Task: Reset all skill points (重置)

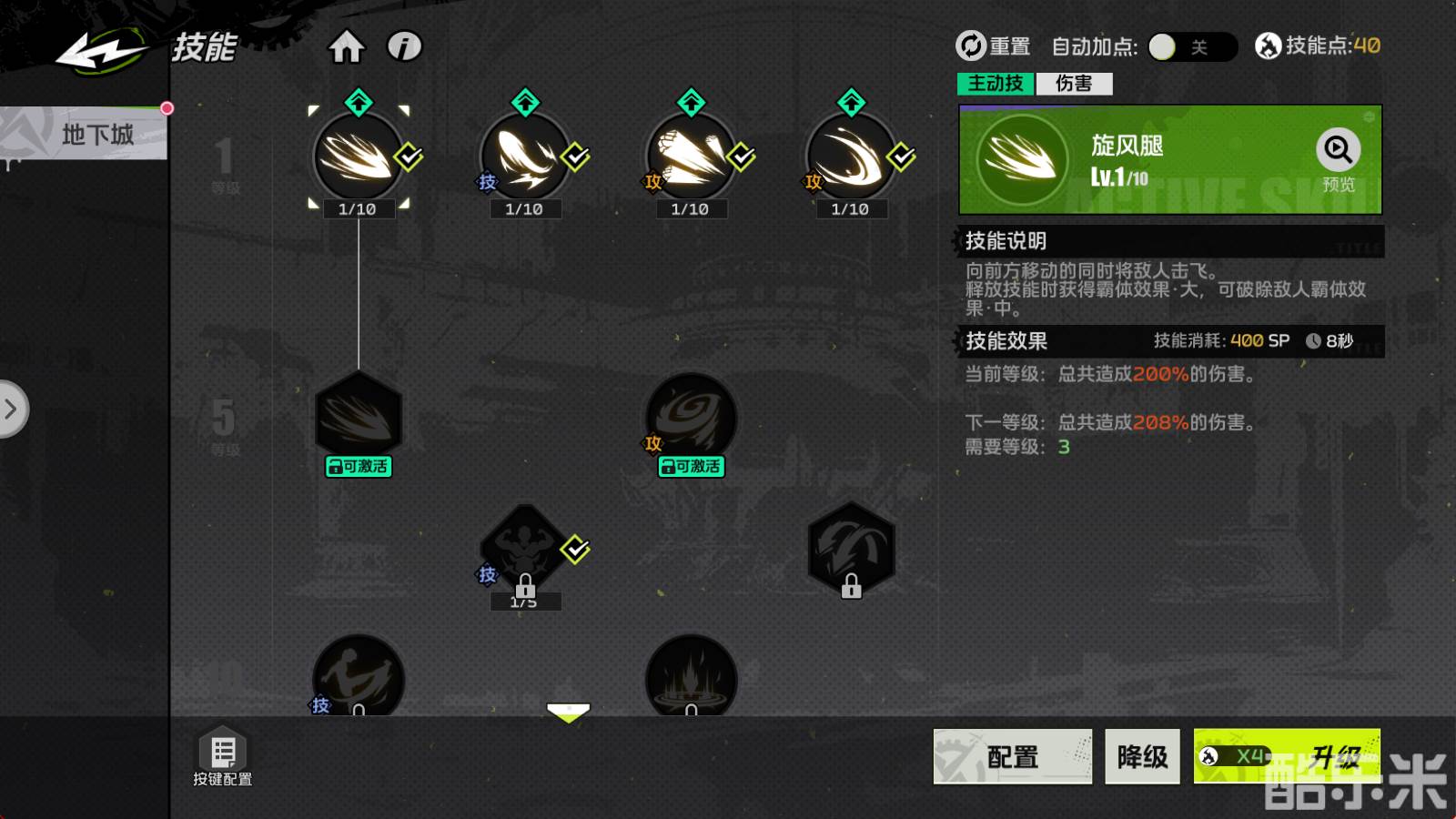Action: click(x=992, y=45)
